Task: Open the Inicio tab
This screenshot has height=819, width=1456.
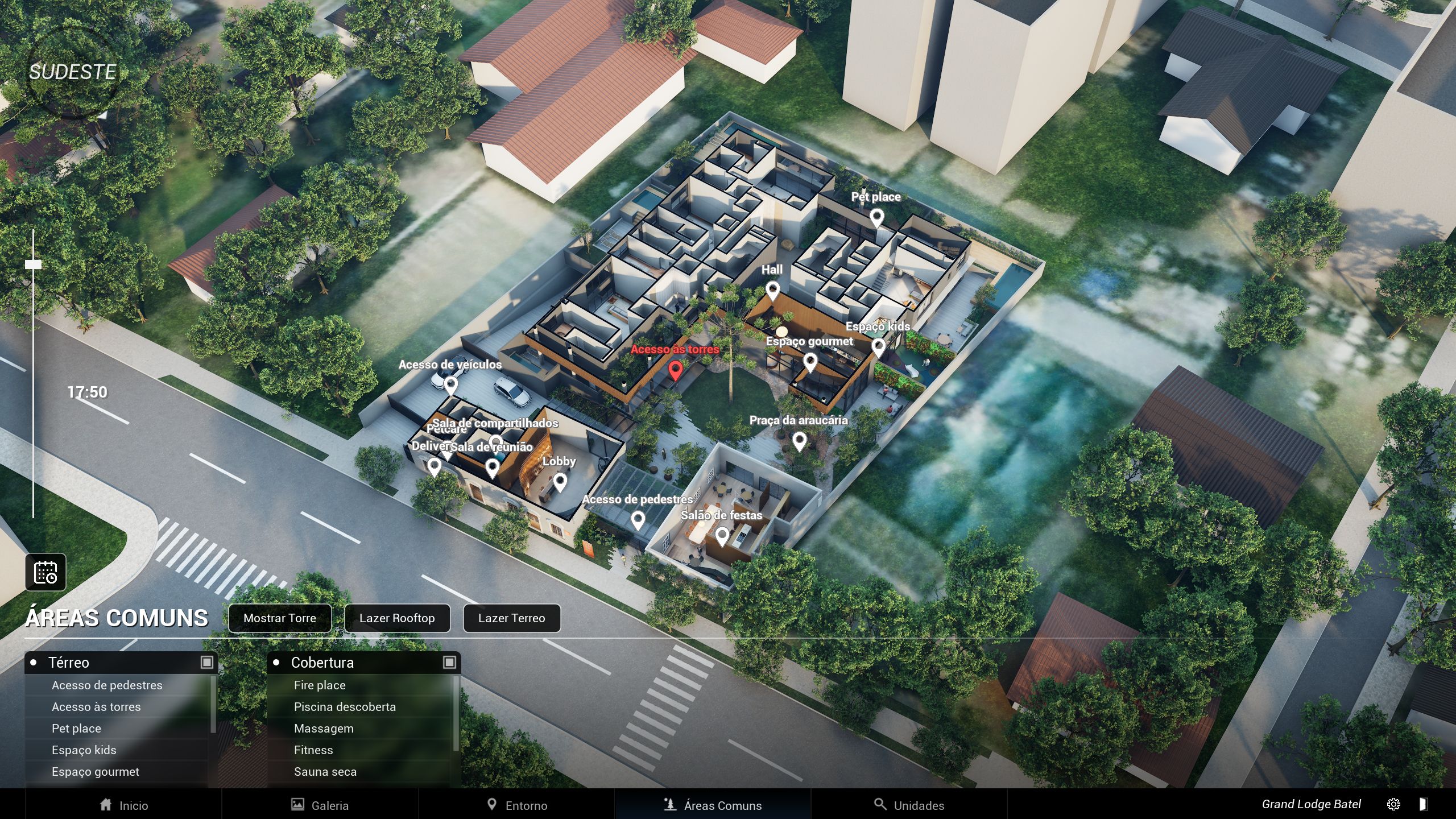Action: point(123,805)
